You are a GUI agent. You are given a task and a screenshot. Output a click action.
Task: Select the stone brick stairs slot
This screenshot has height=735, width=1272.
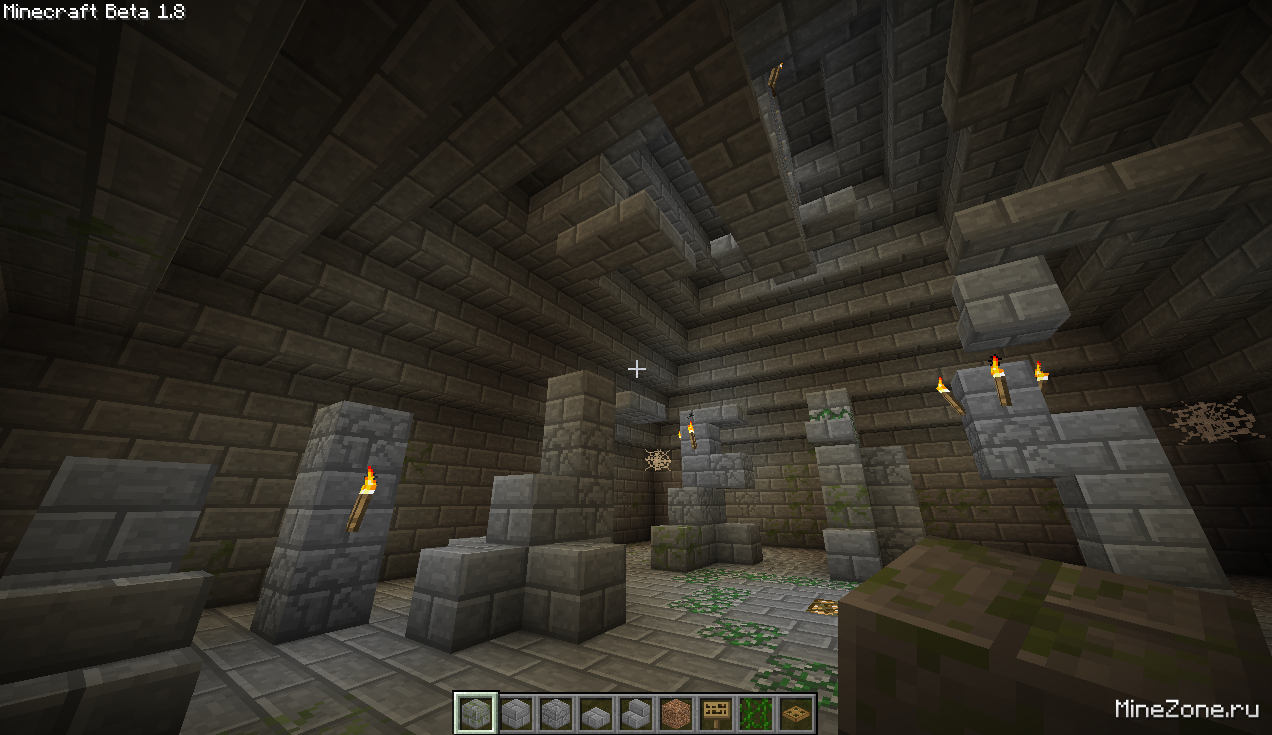pyautogui.click(x=635, y=713)
